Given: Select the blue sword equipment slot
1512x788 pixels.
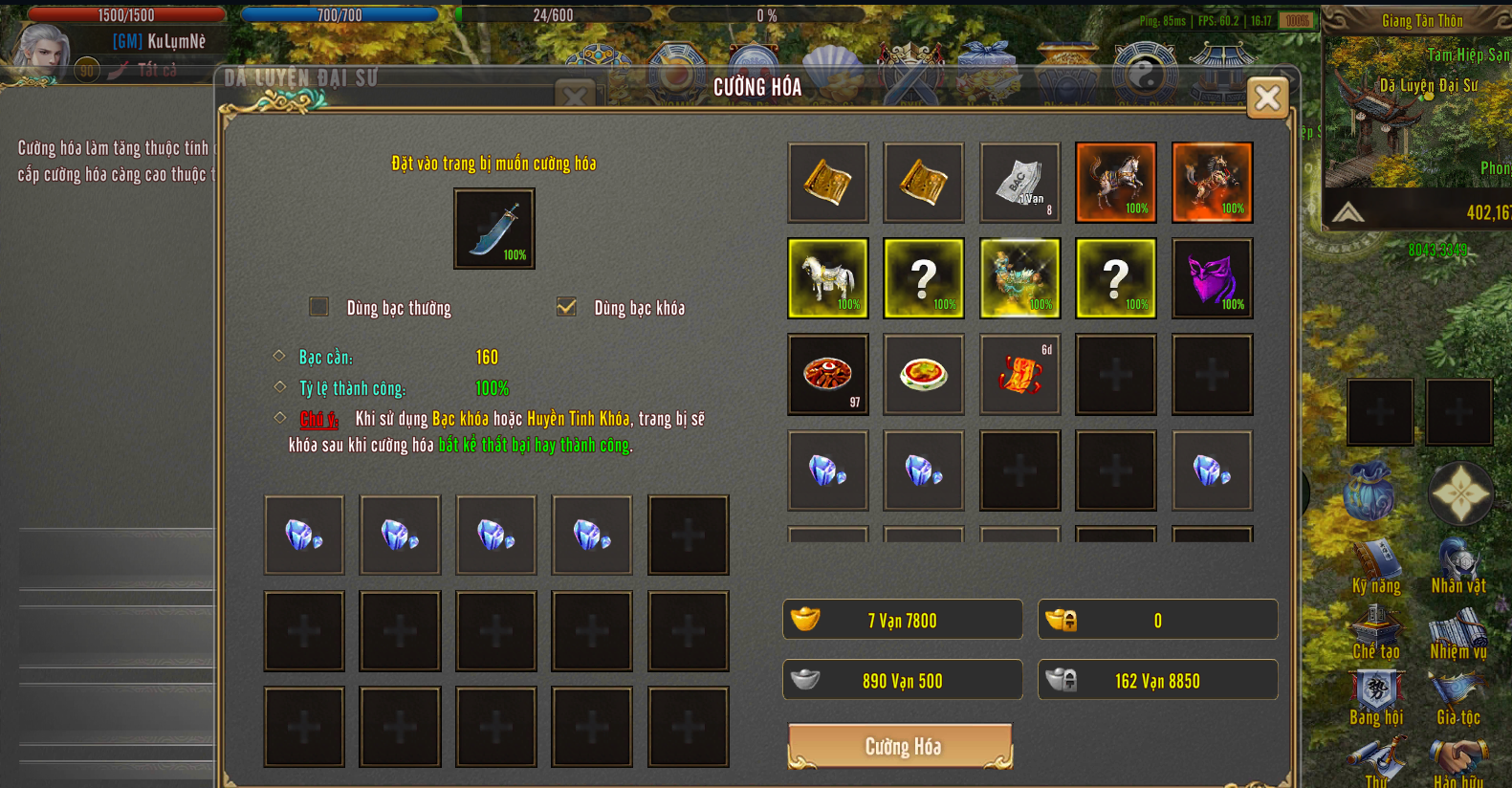Looking at the screenshot, I should (x=493, y=229).
